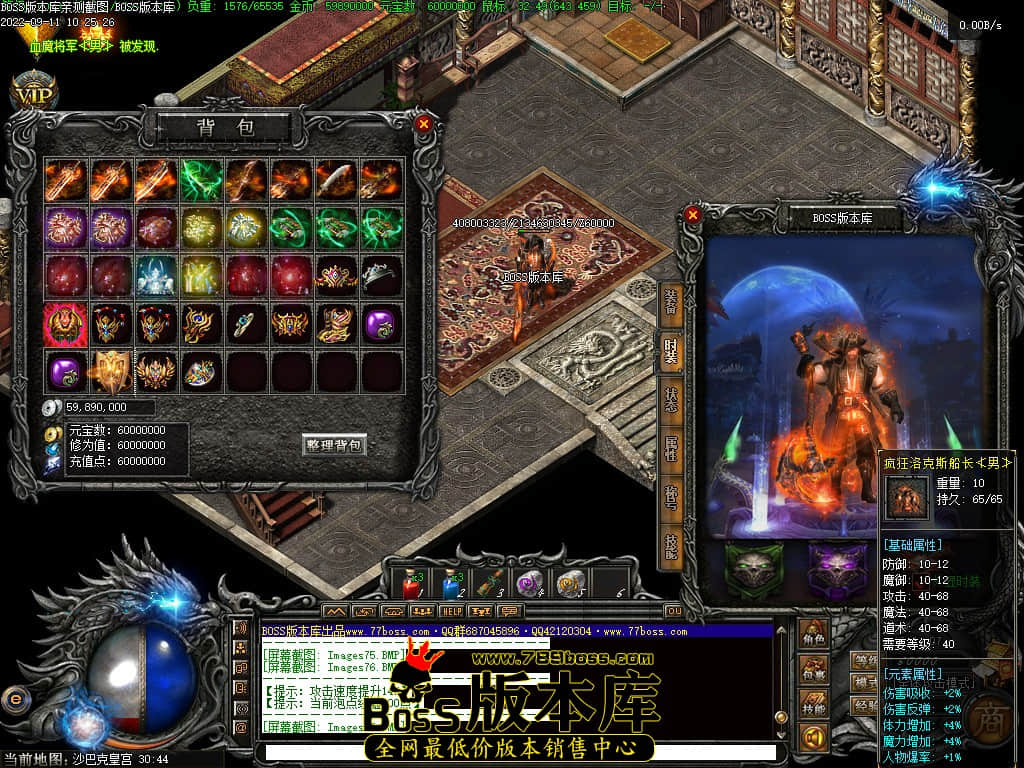Close the backpack window

(x=424, y=124)
